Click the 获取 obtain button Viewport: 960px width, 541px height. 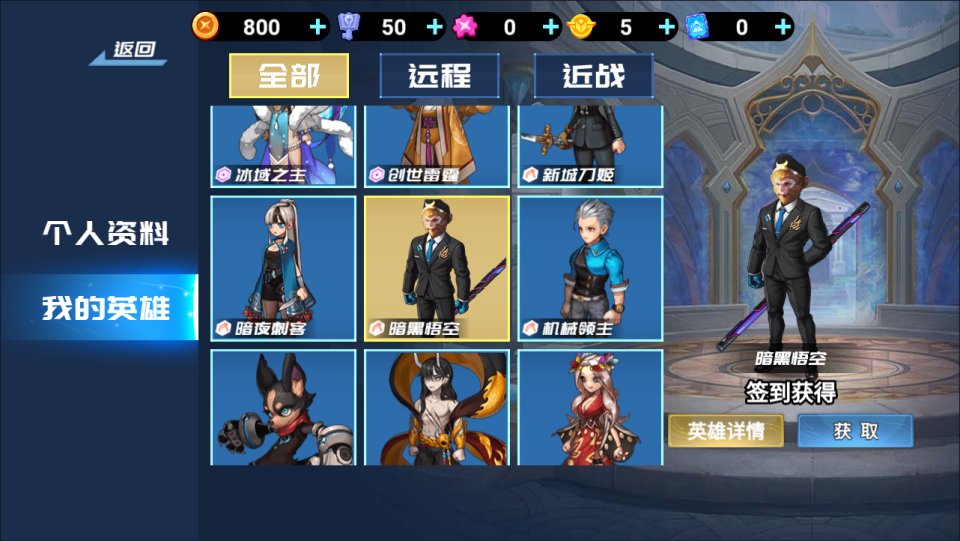[x=855, y=431]
